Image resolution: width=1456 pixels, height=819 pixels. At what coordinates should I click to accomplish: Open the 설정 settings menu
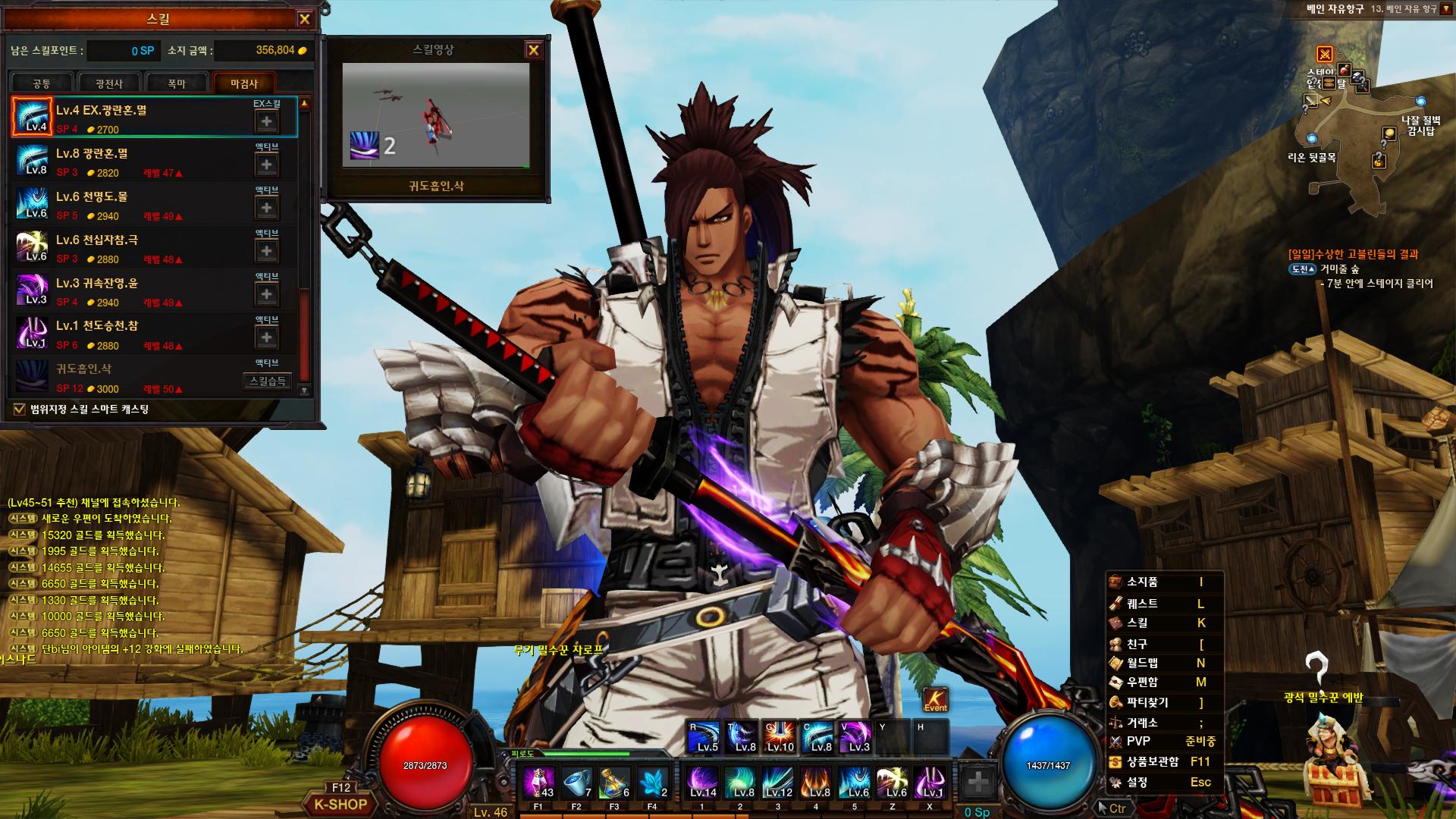click(1137, 782)
